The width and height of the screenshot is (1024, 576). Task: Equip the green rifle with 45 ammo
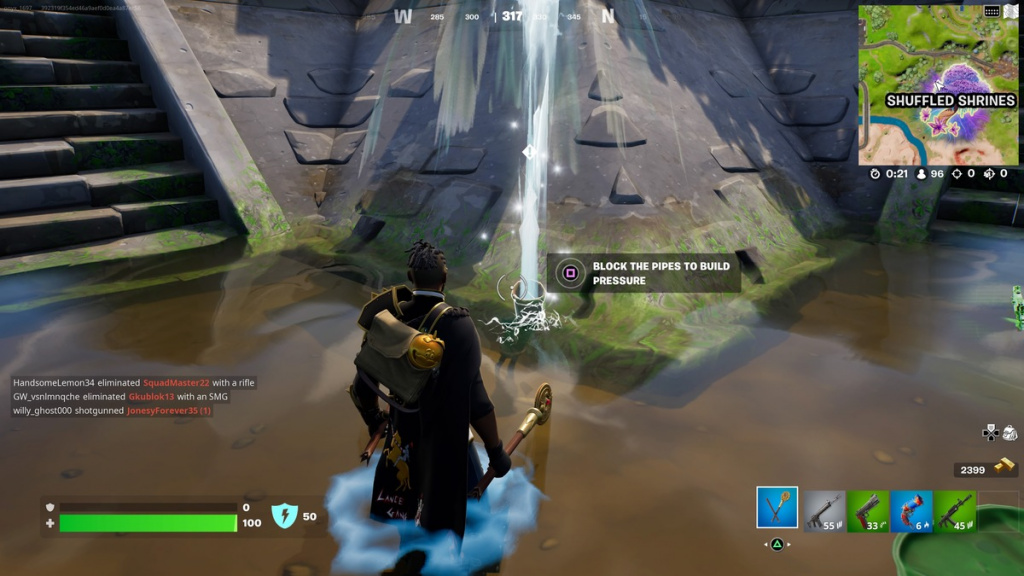(955, 511)
